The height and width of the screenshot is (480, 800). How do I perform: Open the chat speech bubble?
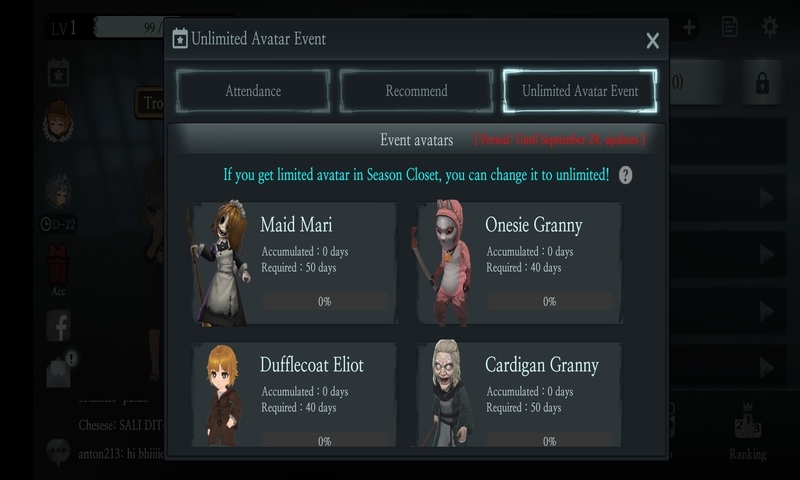pyautogui.click(x=57, y=452)
